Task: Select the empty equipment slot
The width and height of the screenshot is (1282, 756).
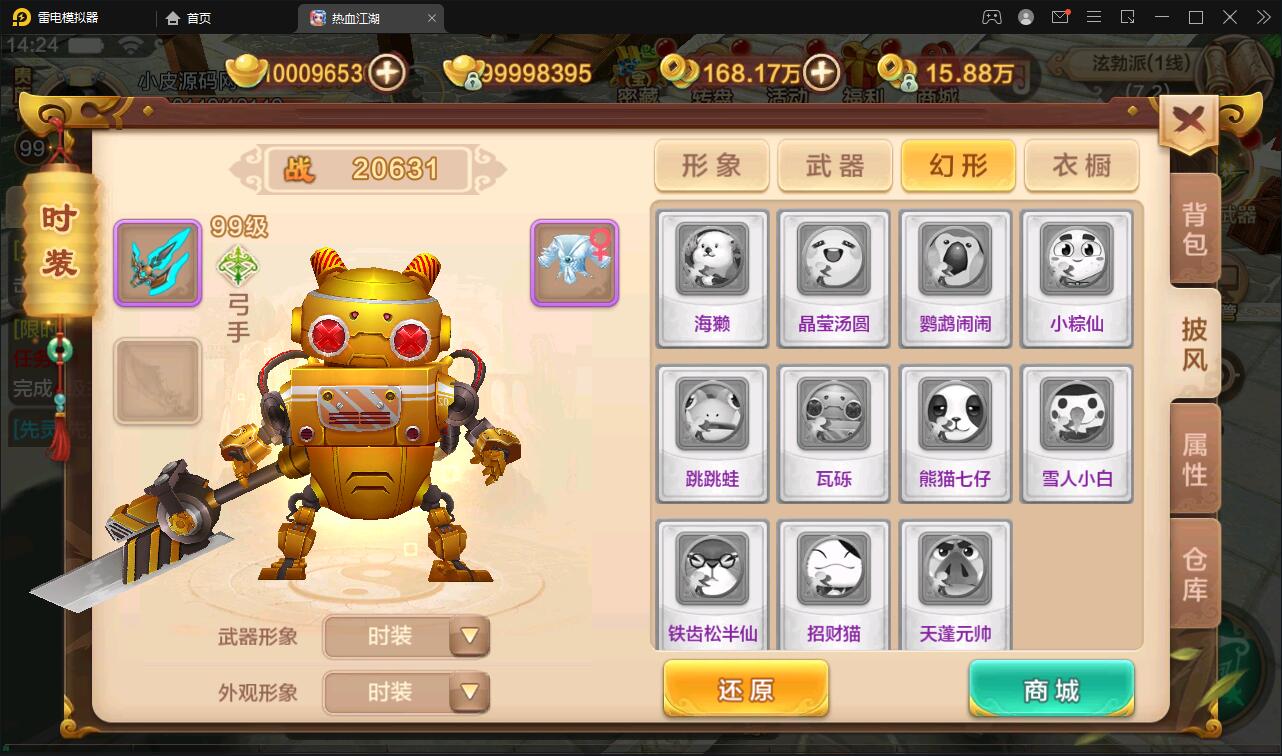Action: point(157,381)
